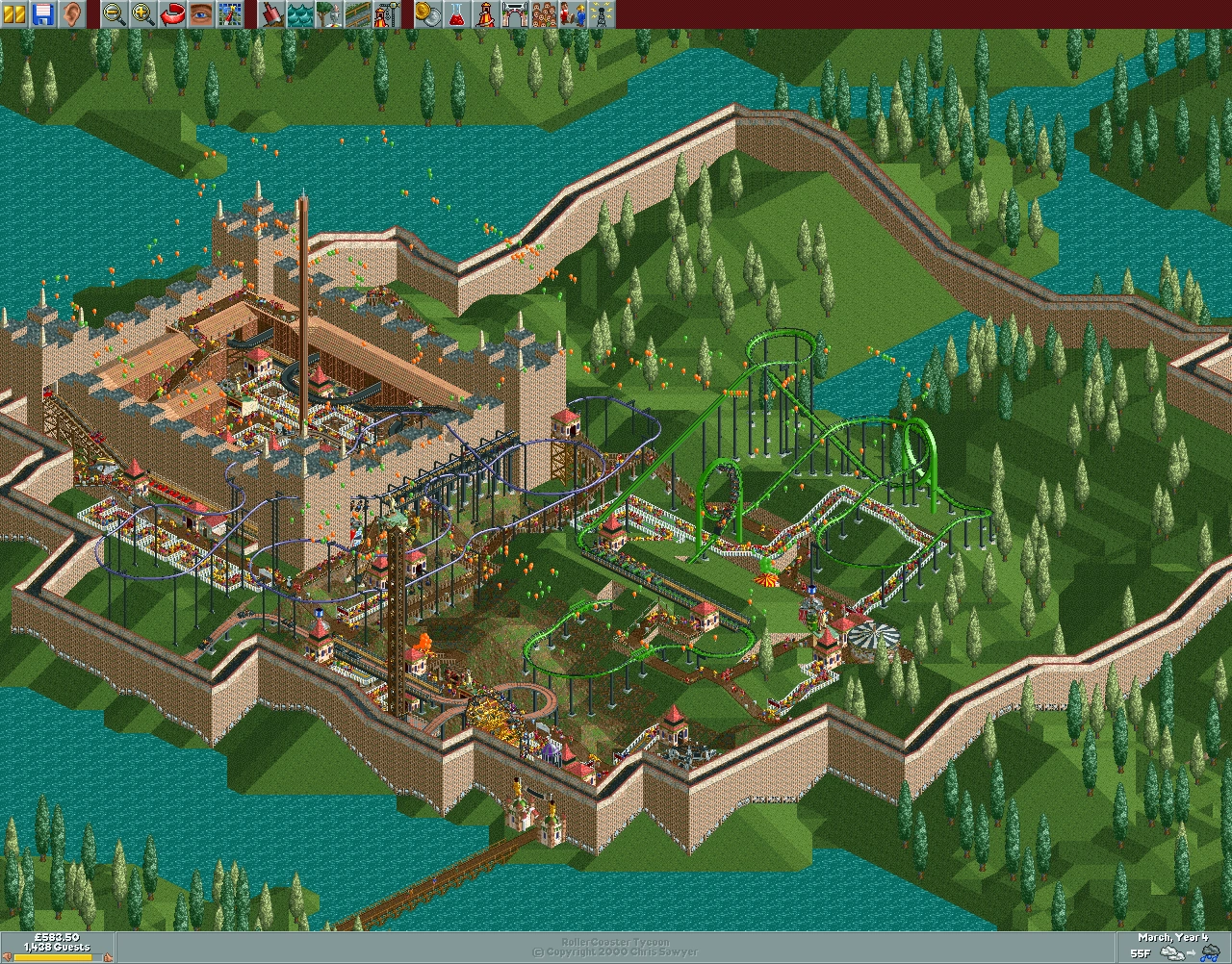The image size is (1232, 964).
Task: Open sound options via the ear icon
Action: pyautogui.click(x=73, y=13)
